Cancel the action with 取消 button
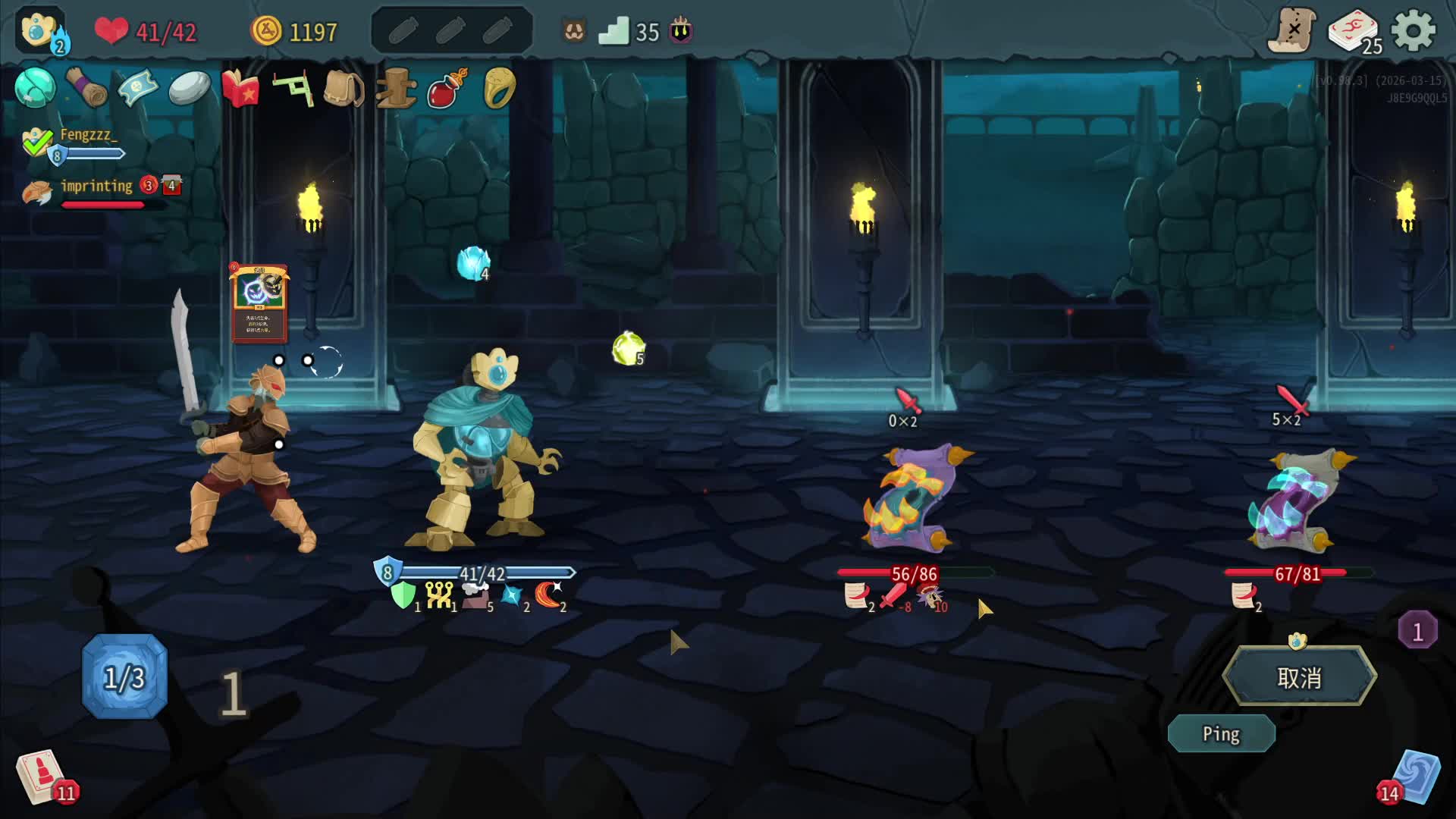 (x=1299, y=677)
